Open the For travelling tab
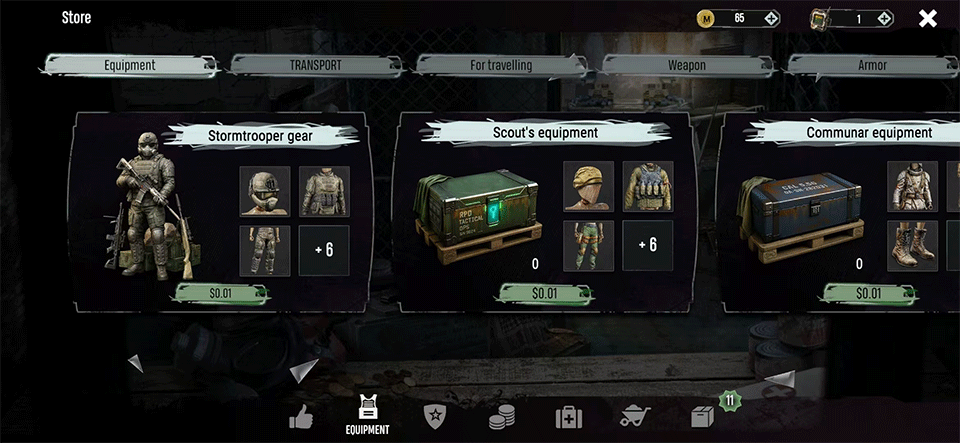The width and height of the screenshot is (960, 443). point(501,65)
